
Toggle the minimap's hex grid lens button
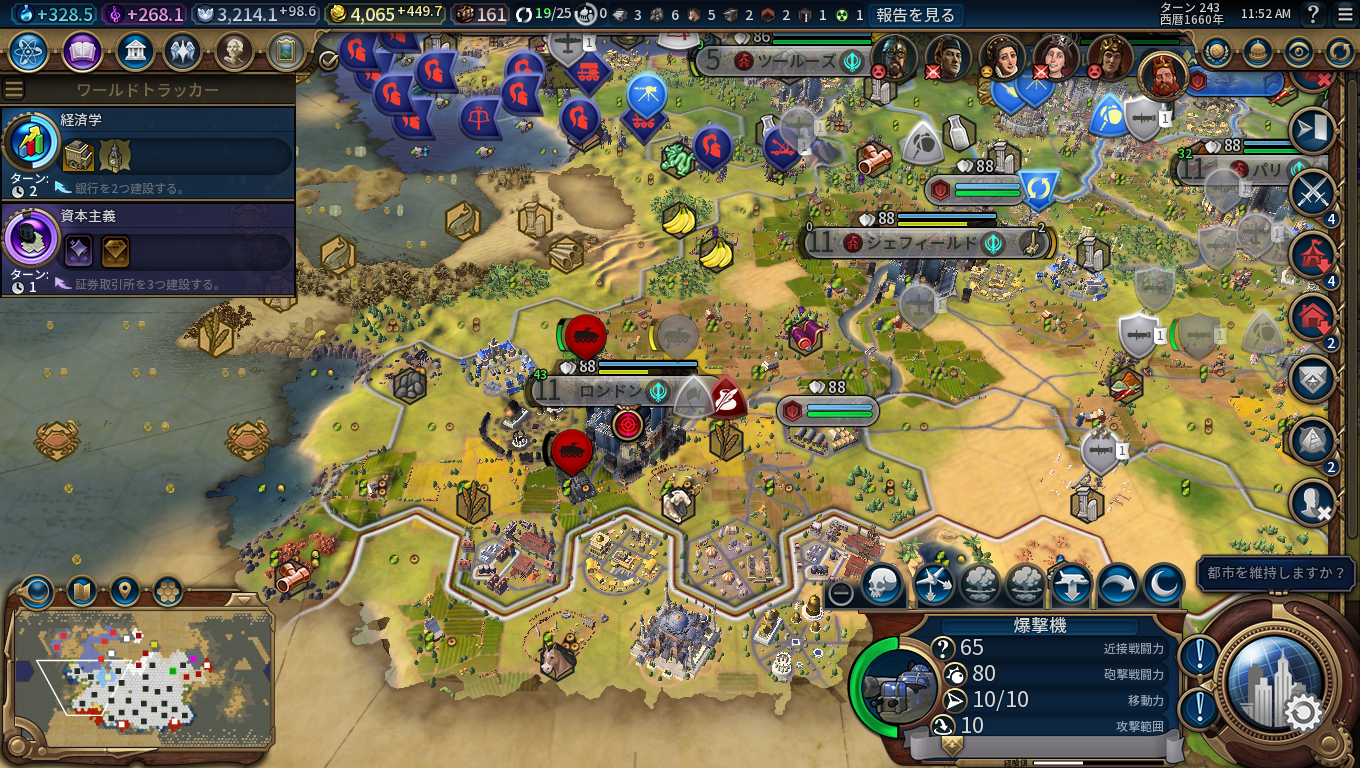(x=167, y=590)
